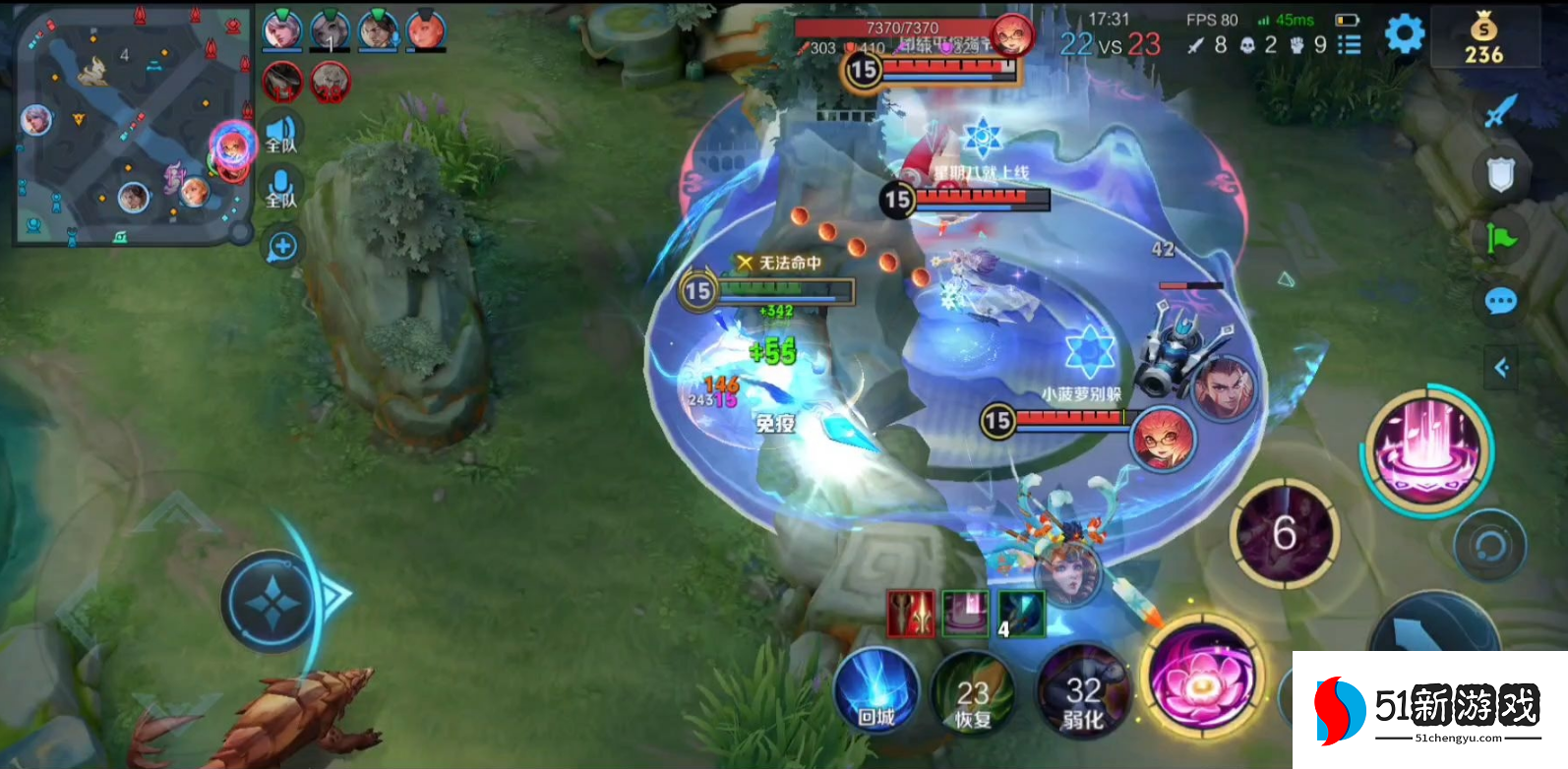Collapse the right-side signal panel arrow

(x=1501, y=368)
